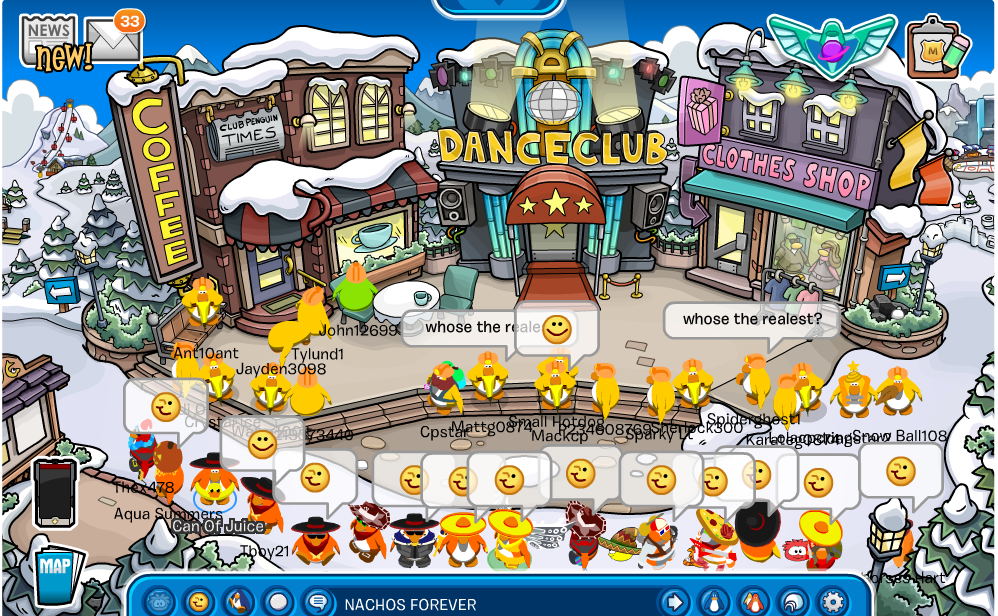Open the buddy list
998x616 pixels.
[x=753, y=602]
